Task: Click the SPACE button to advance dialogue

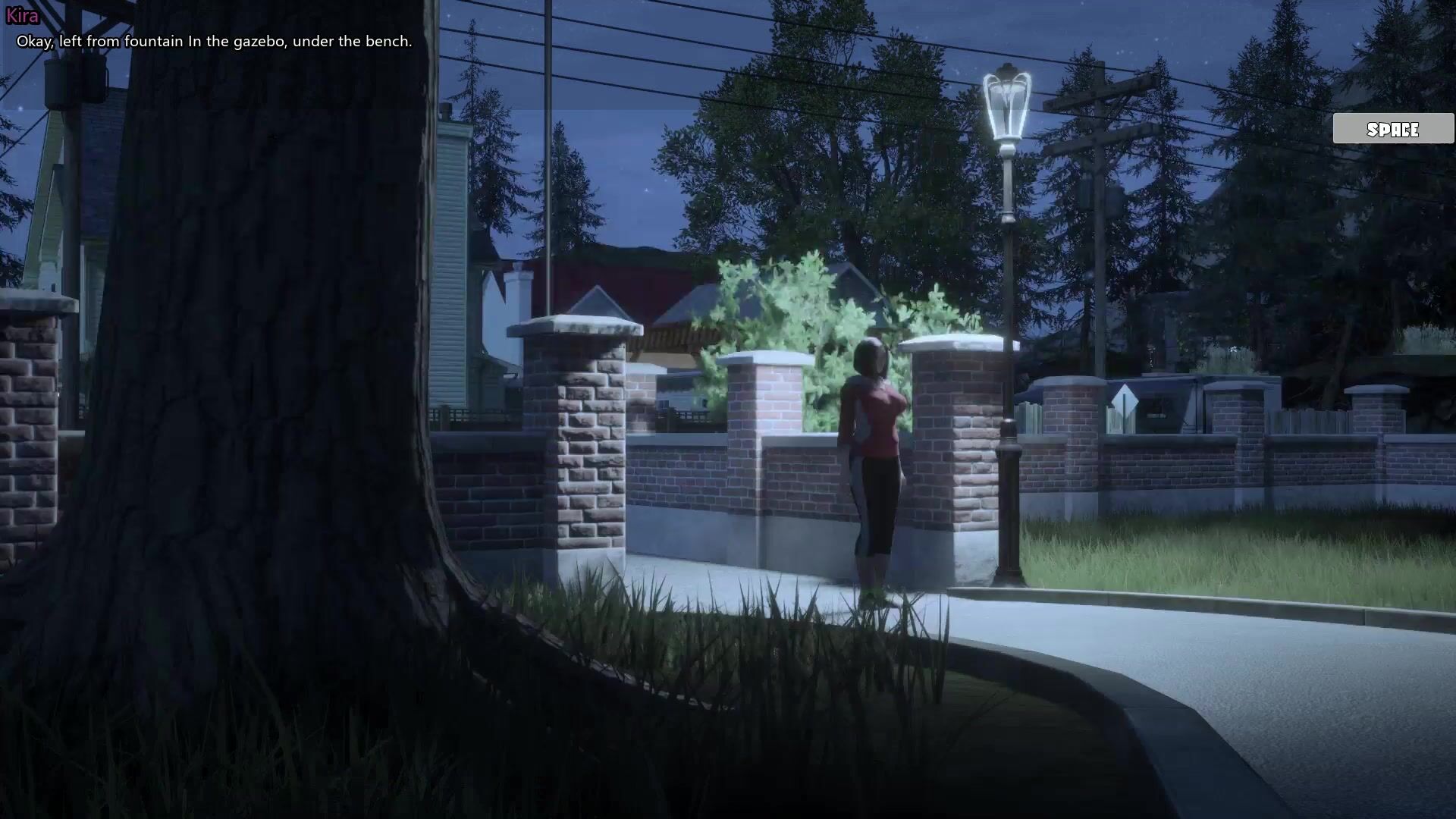Action: (1393, 129)
